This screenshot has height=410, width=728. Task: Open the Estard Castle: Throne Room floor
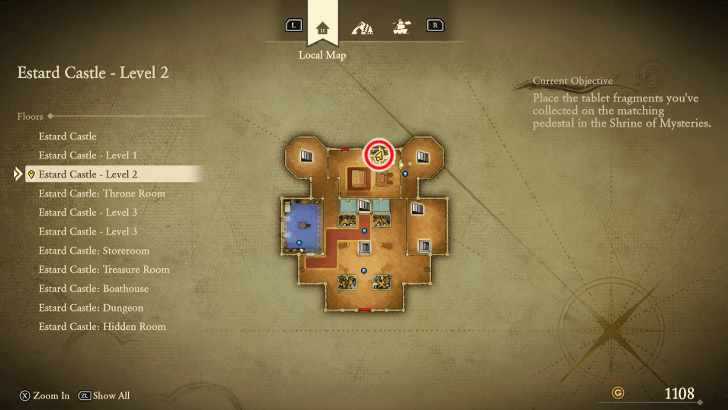coord(101,193)
